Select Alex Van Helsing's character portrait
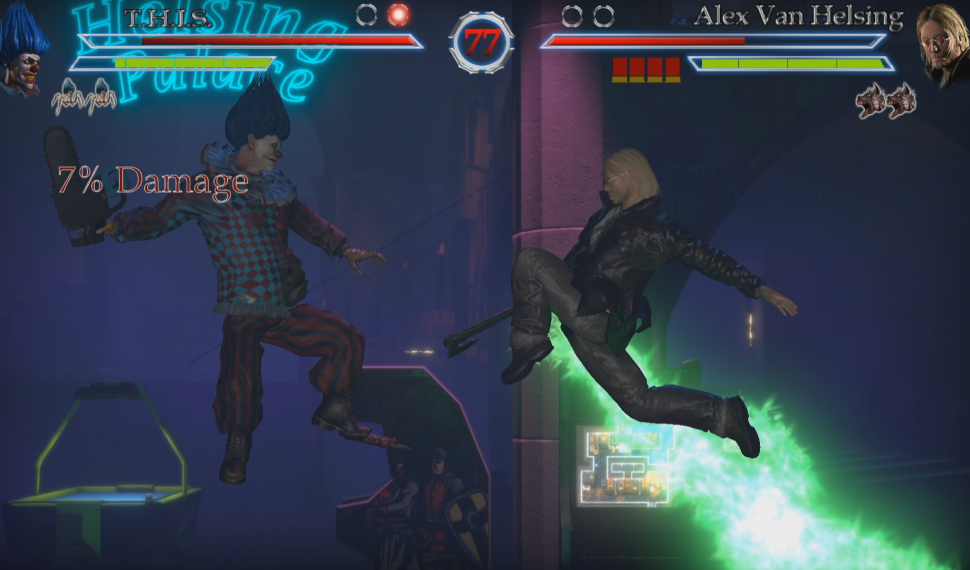This screenshot has height=570, width=970. coord(942,47)
